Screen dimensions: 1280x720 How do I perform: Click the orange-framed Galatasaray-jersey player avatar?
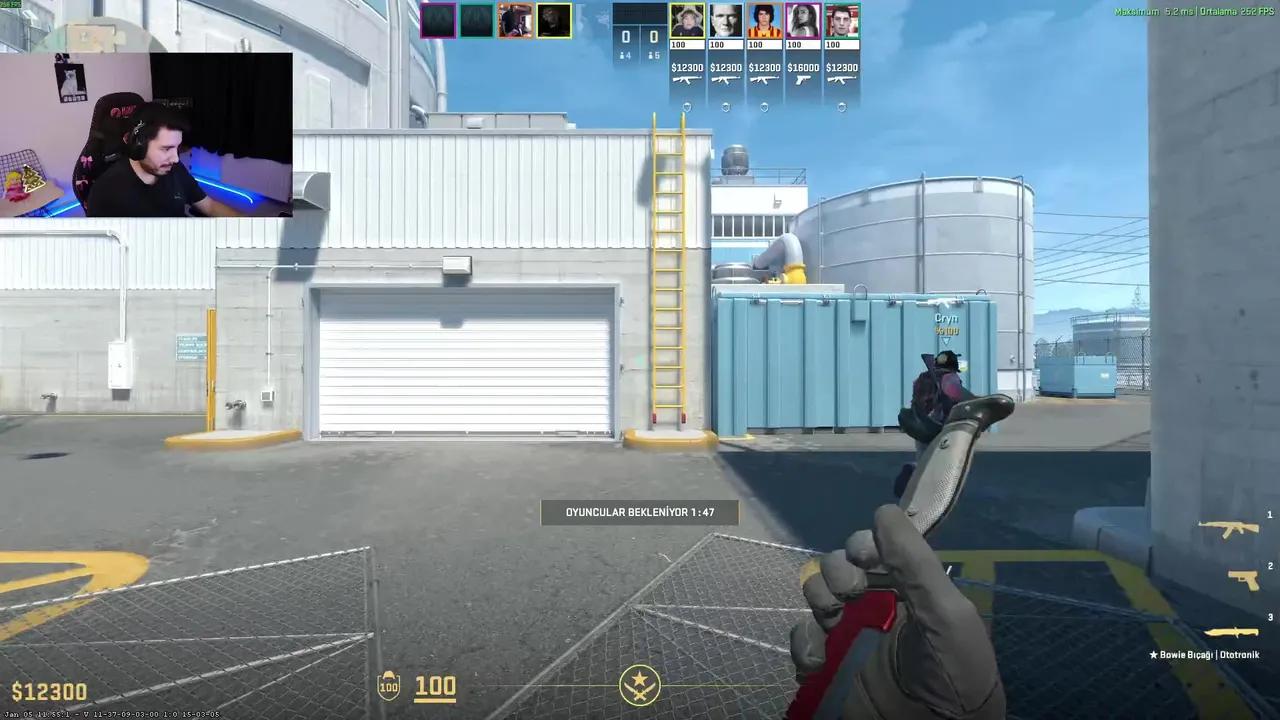pyautogui.click(x=764, y=20)
